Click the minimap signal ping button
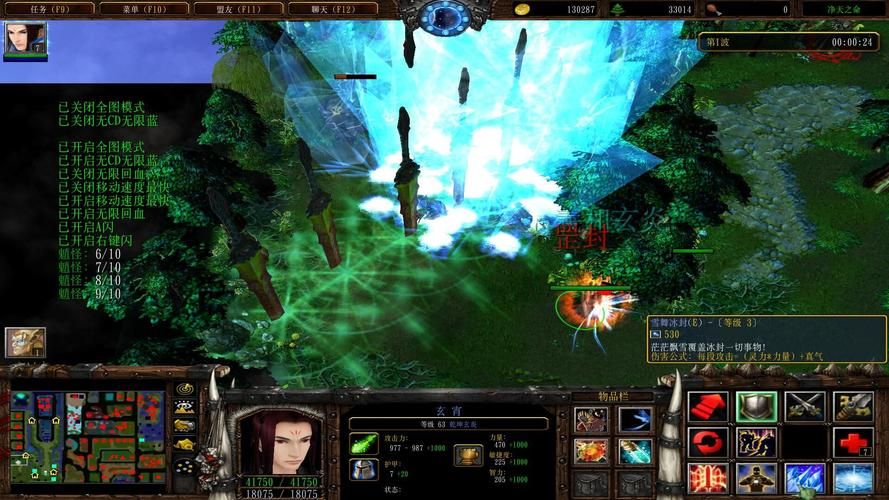This screenshot has width=889, height=500. point(184,388)
